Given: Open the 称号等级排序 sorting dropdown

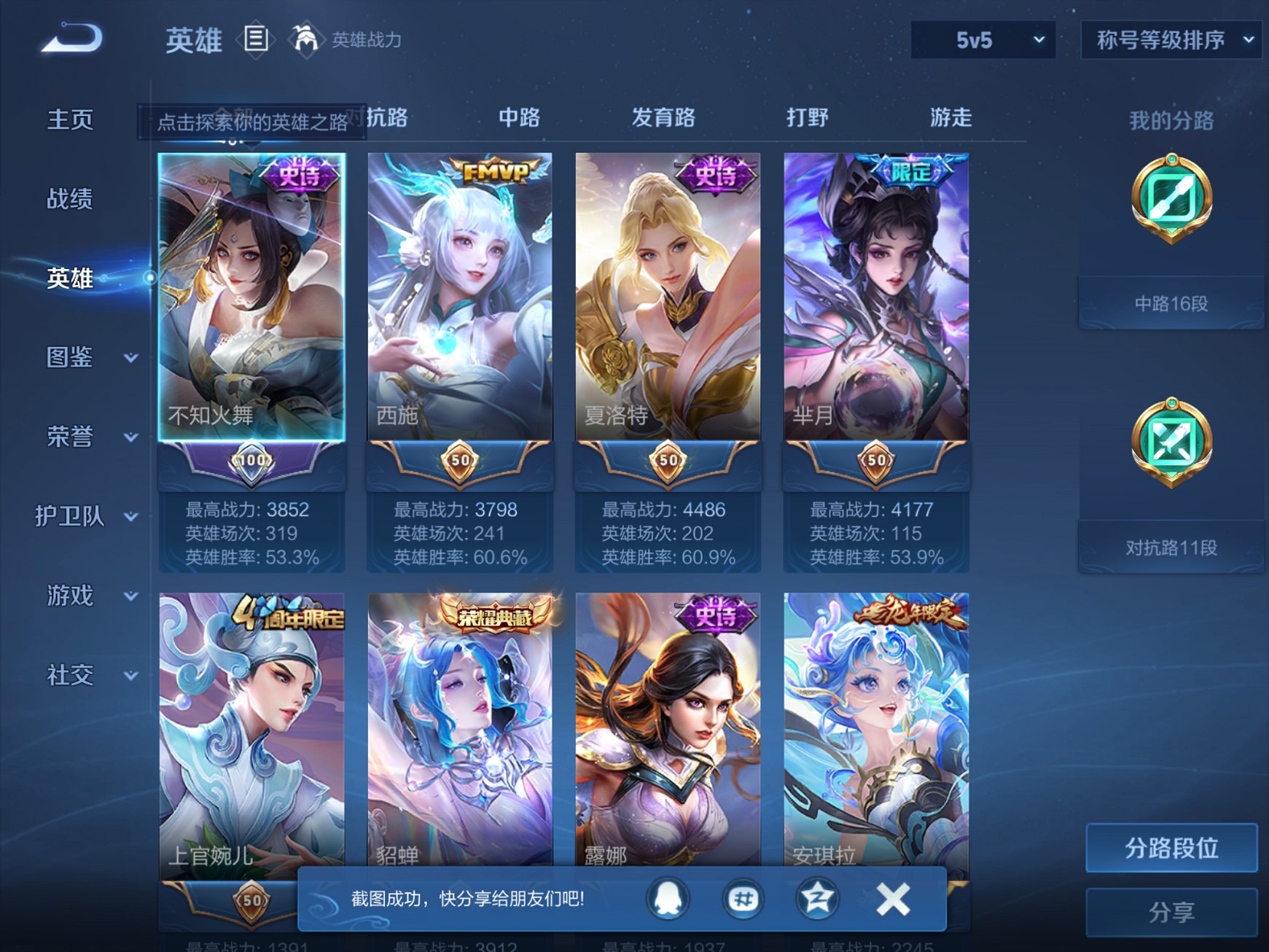Looking at the screenshot, I should (x=1170, y=42).
